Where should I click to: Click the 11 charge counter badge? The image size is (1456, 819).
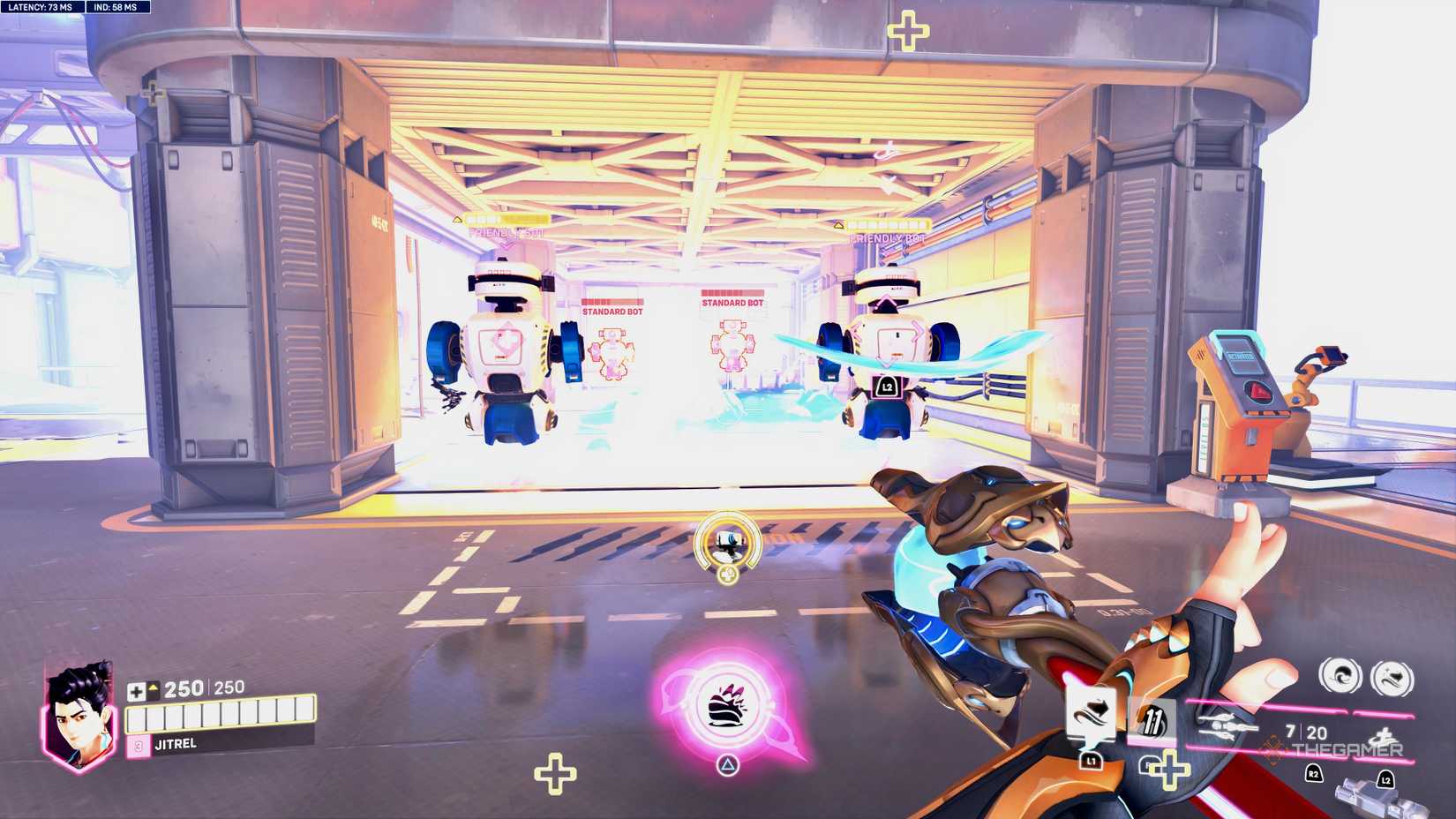(1152, 721)
